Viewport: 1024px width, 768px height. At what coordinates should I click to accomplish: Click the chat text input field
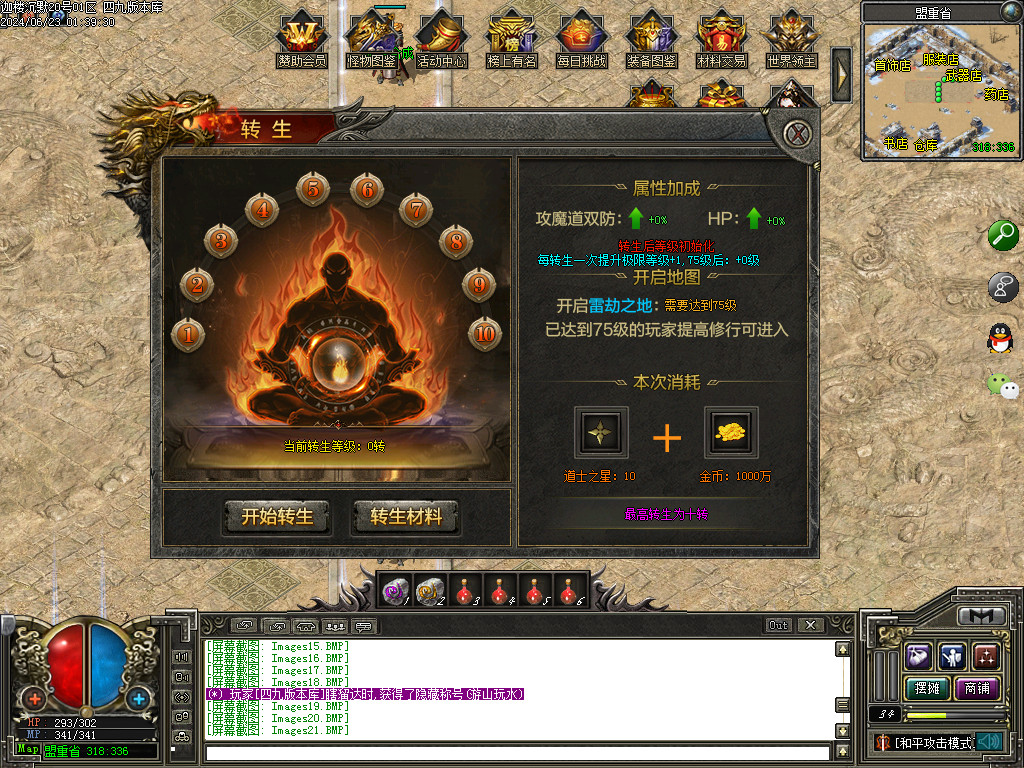517,752
